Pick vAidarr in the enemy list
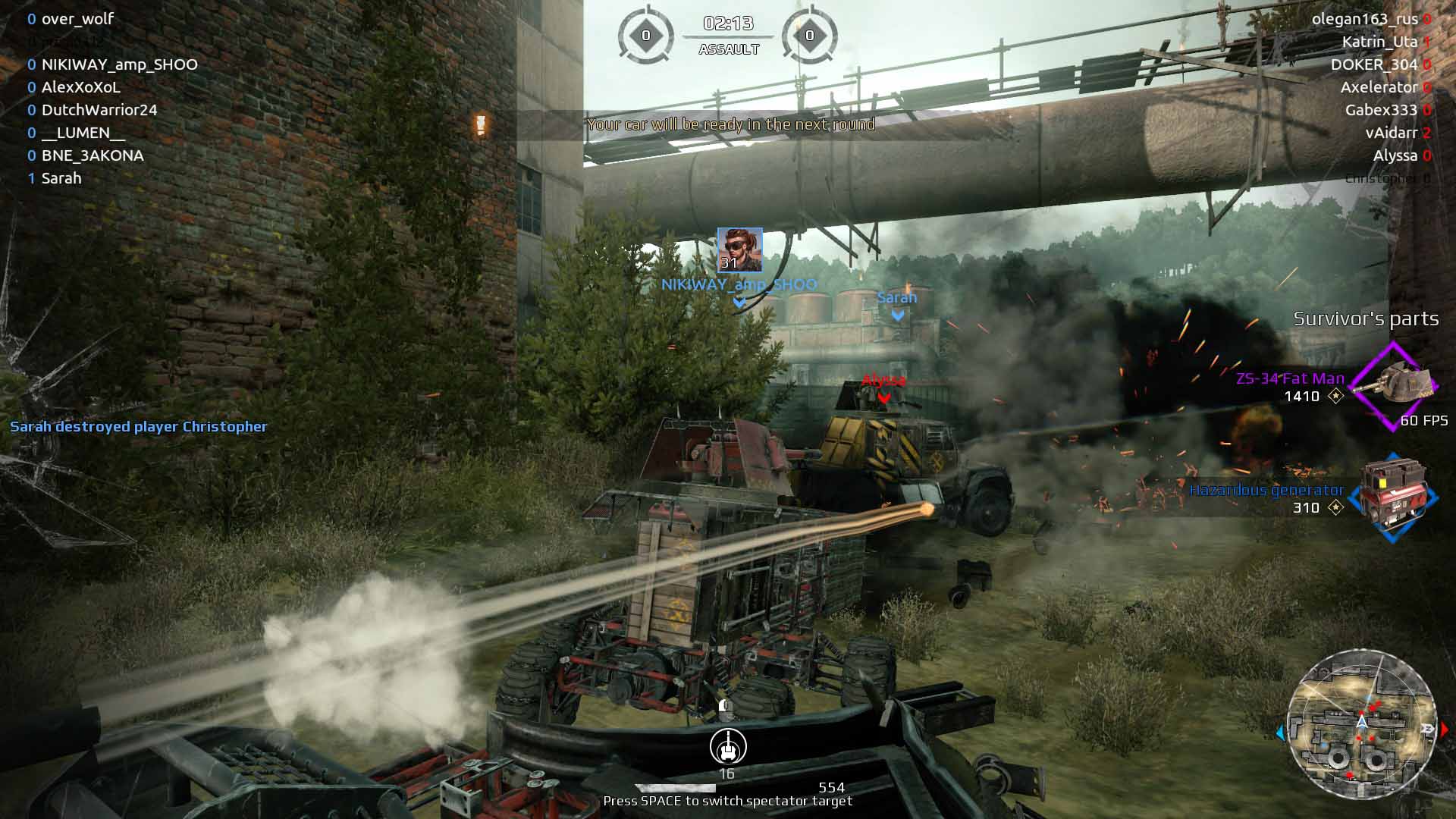 [x=1392, y=133]
